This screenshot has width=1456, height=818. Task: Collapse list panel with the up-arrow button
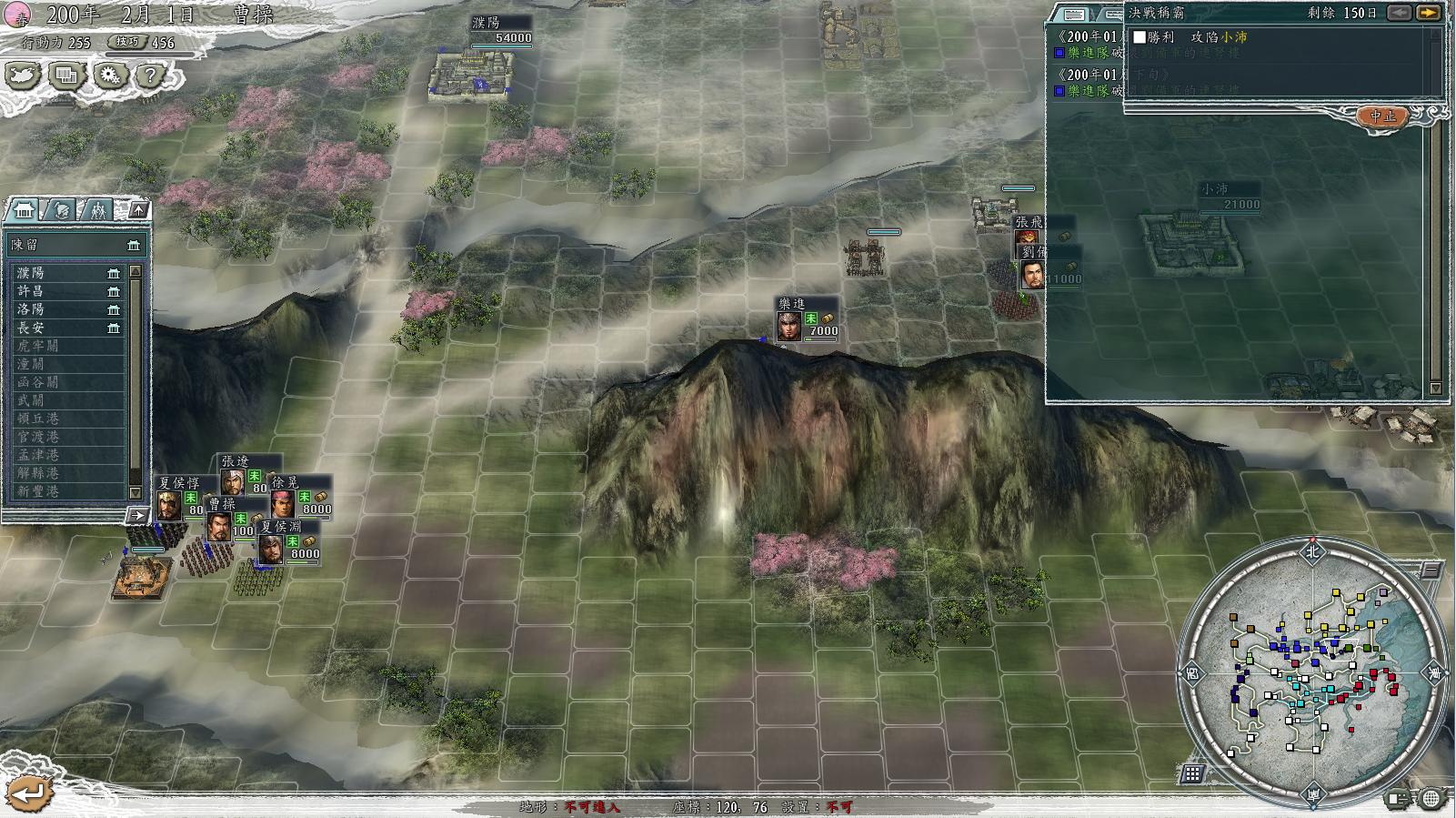[137, 210]
